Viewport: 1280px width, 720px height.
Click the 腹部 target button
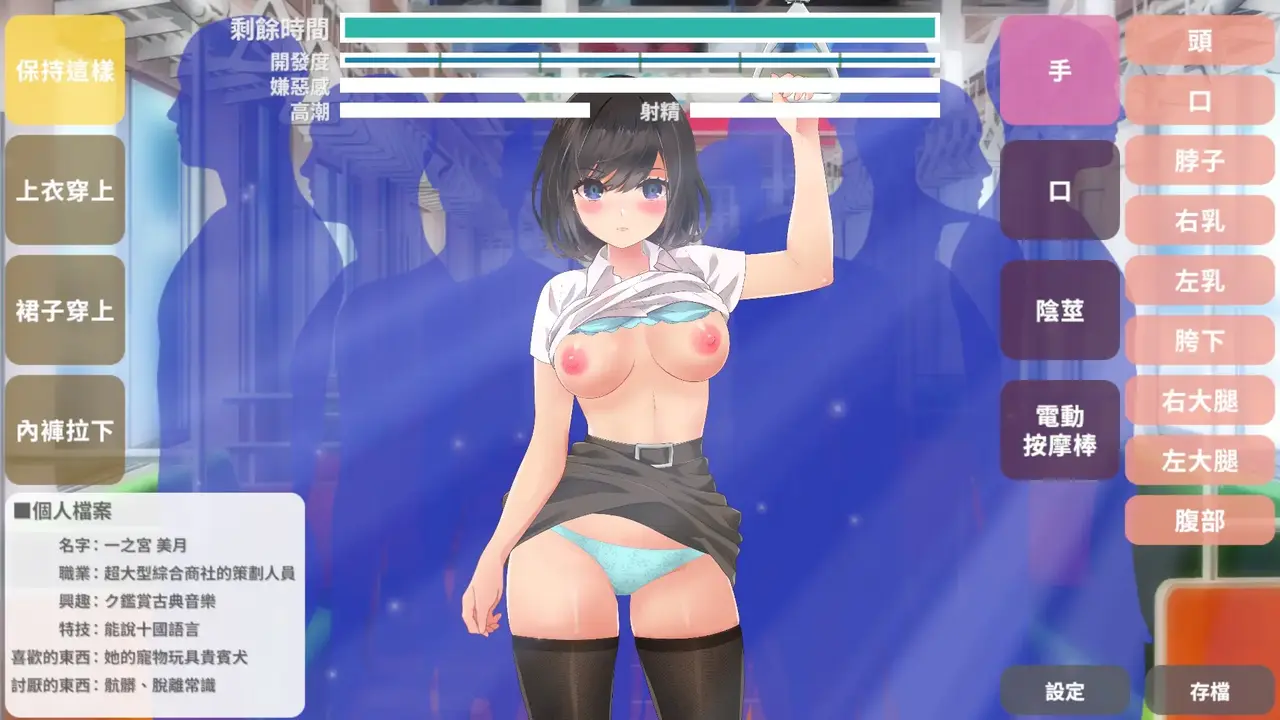(1200, 521)
